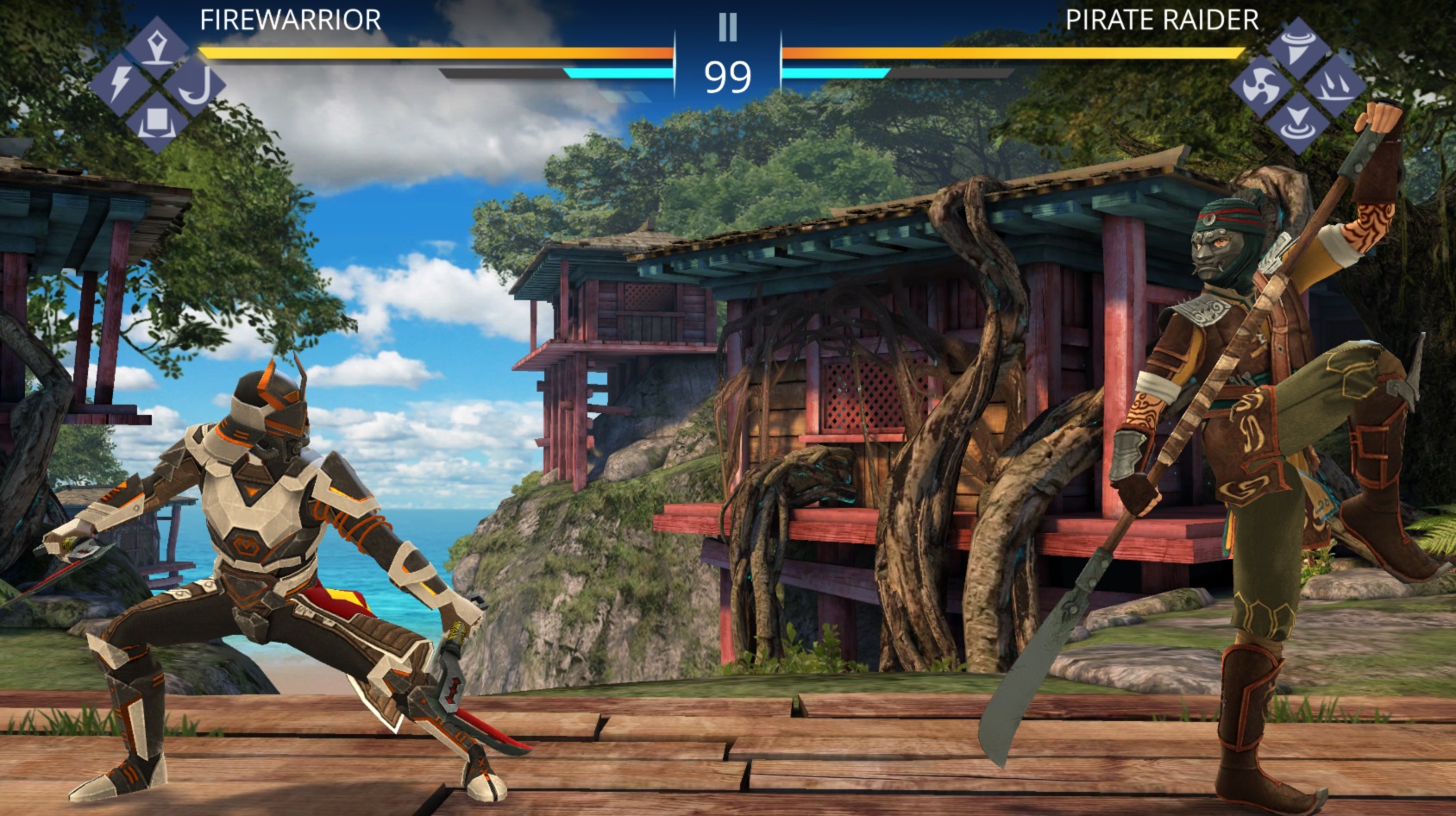The width and height of the screenshot is (1456, 816).
Task: Pause the fight with the pause button
Action: point(727,28)
